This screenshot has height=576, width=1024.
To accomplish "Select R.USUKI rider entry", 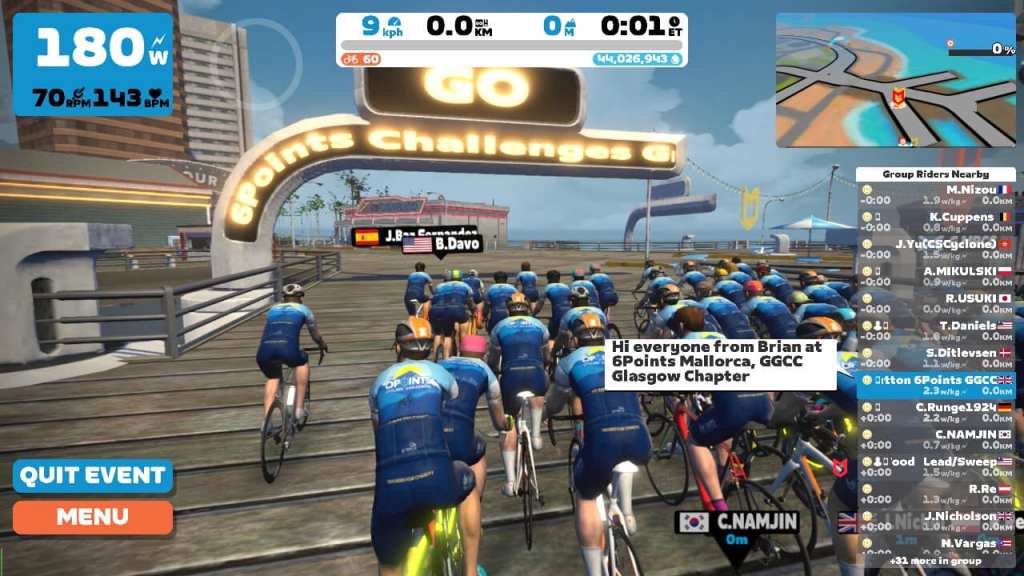I will pos(936,302).
